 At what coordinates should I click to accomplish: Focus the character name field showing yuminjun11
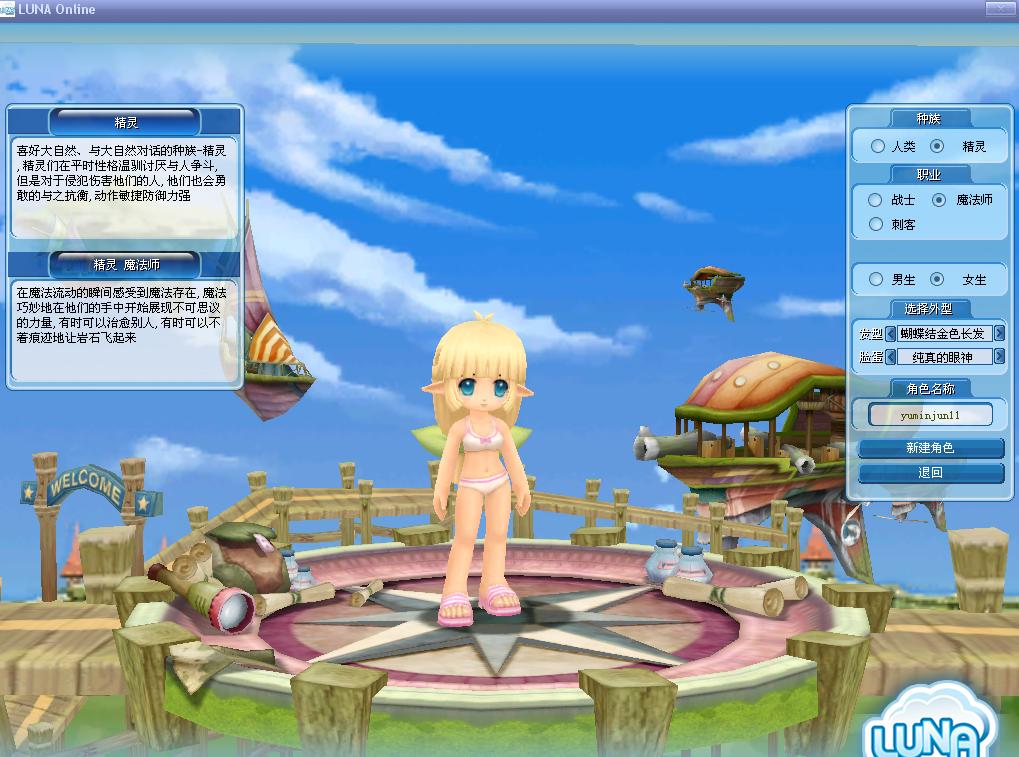coord(930,414)
